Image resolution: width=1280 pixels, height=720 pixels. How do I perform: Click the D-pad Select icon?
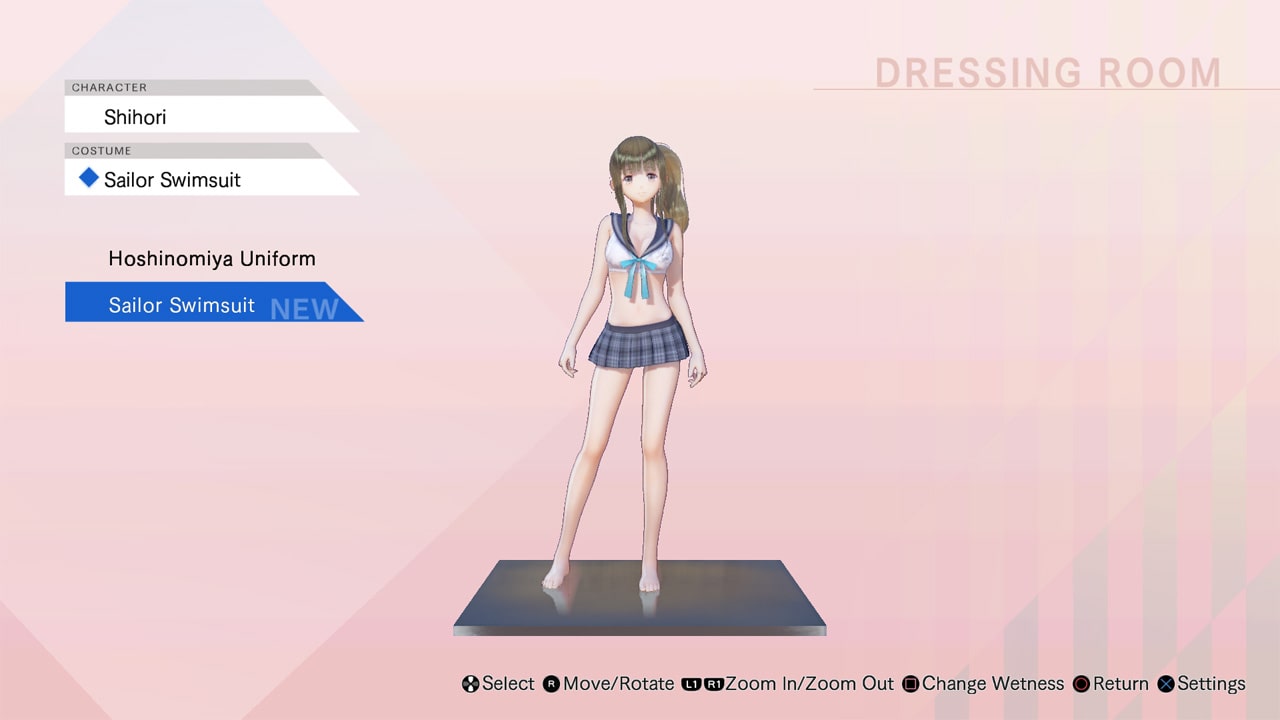470,684
